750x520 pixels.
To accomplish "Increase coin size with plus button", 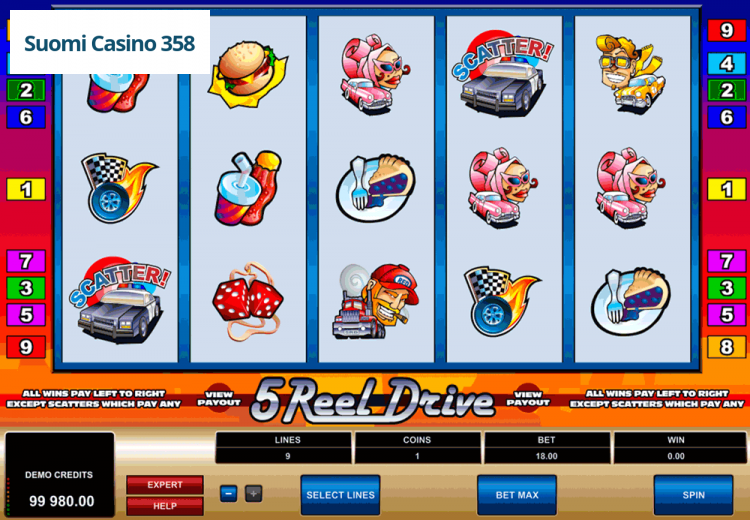I will pos(253,493).
